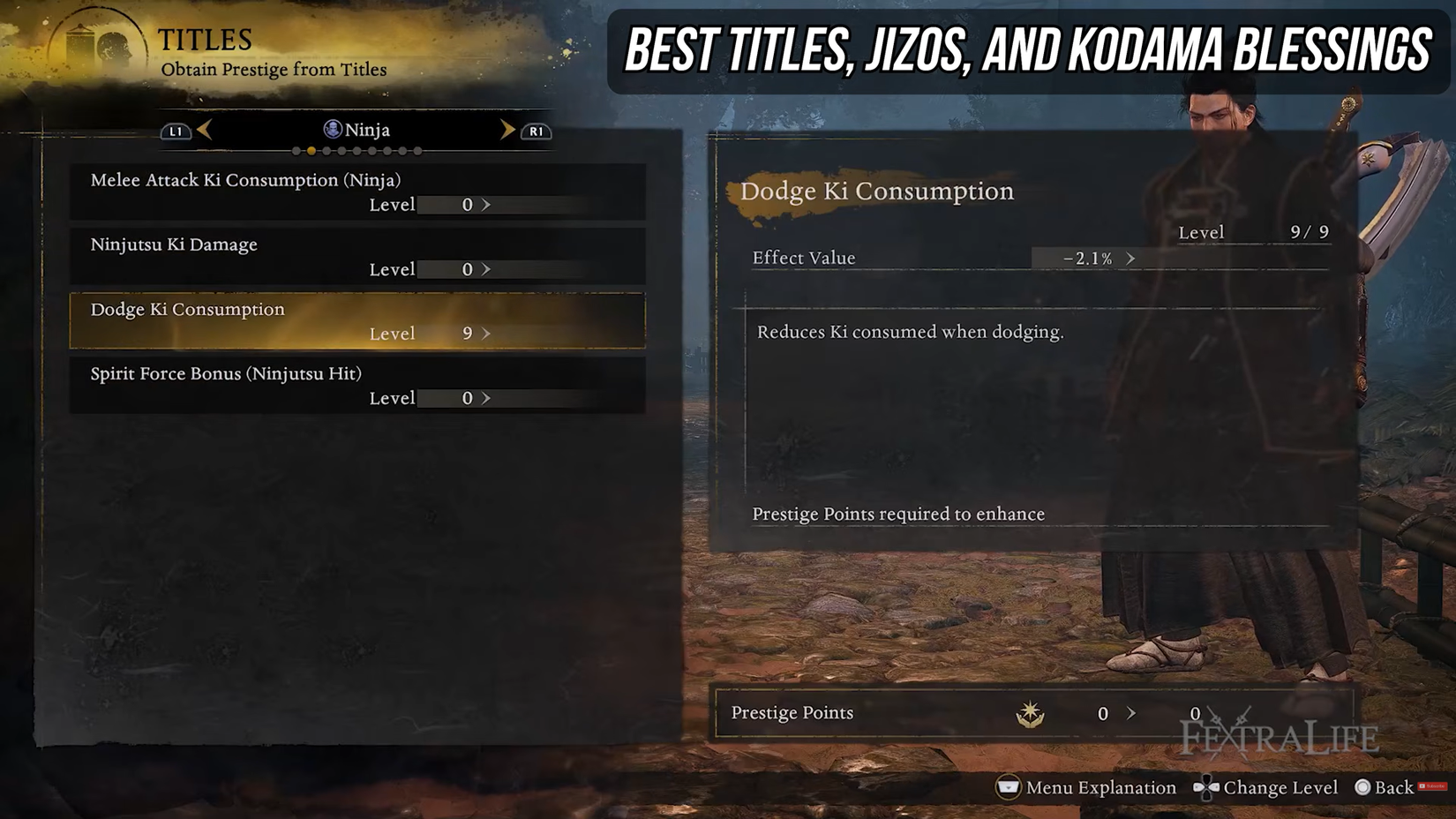Click the circle button icon beside Back
Viewport: 1456px width, 819px height.
click(1362, 787)
